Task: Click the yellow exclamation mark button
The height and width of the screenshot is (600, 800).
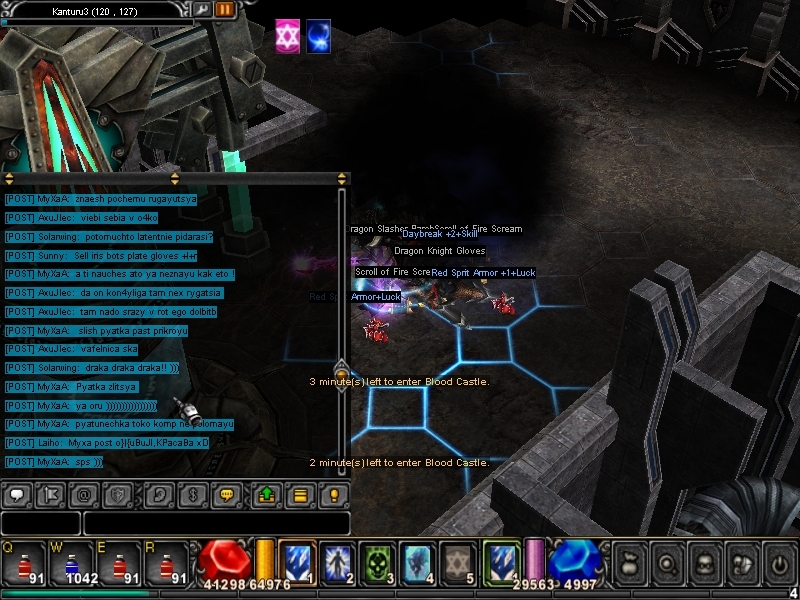Action: [334, 494]
